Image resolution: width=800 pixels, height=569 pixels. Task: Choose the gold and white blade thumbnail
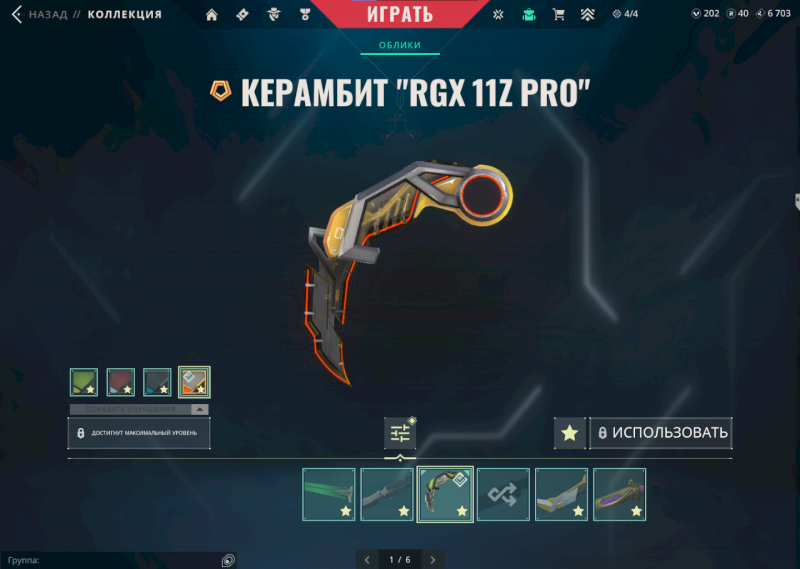coord(561,494)
